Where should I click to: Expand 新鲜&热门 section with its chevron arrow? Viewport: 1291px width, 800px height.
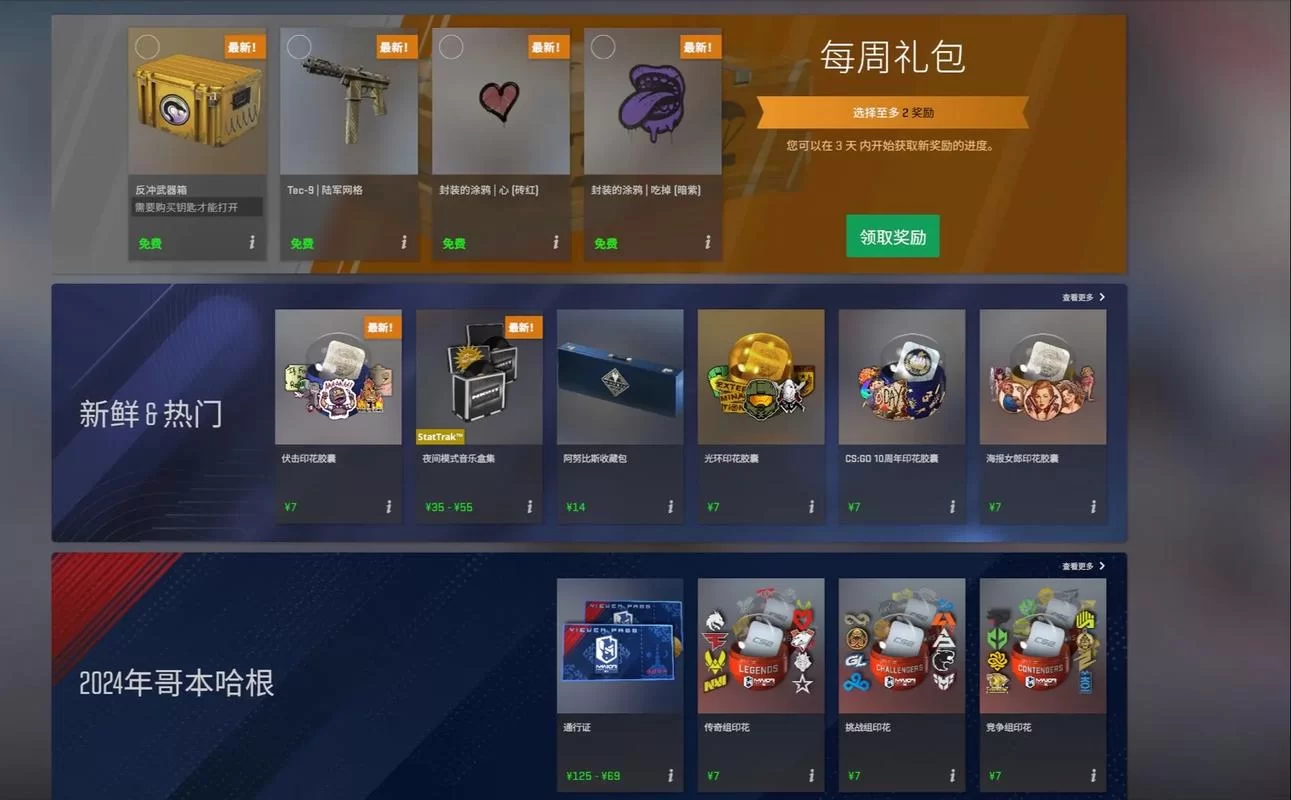(x=1100, y=297)
